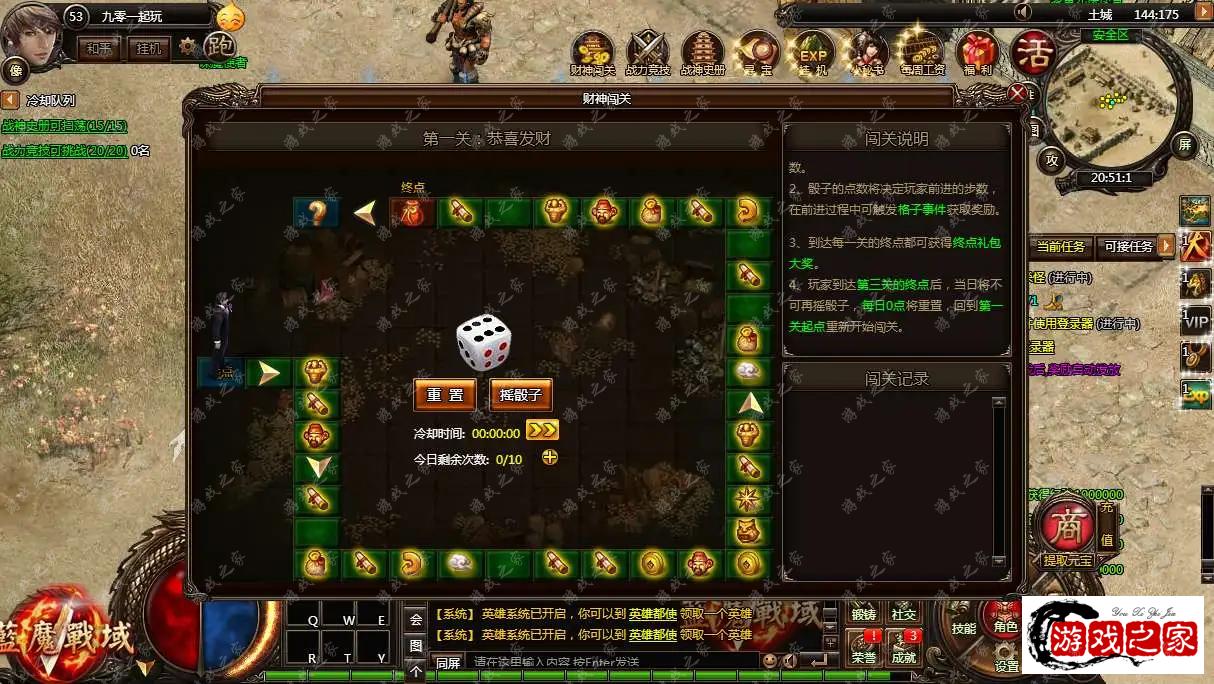Open the 寻宝 treasure hunt icon

coord(757,52)
